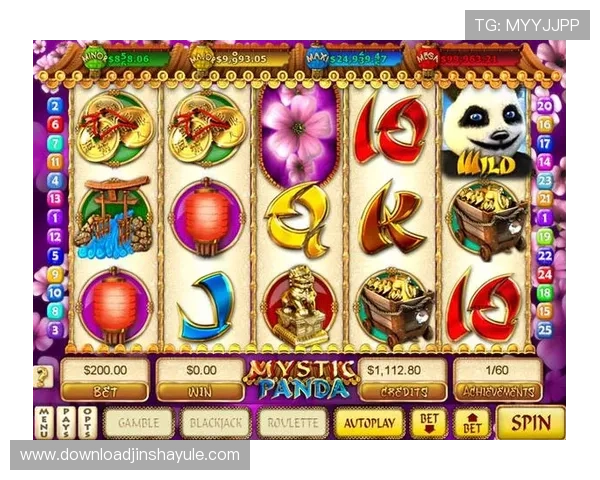
Task: Raise the wager with the bet up arrow
Action: pos(472,422)
